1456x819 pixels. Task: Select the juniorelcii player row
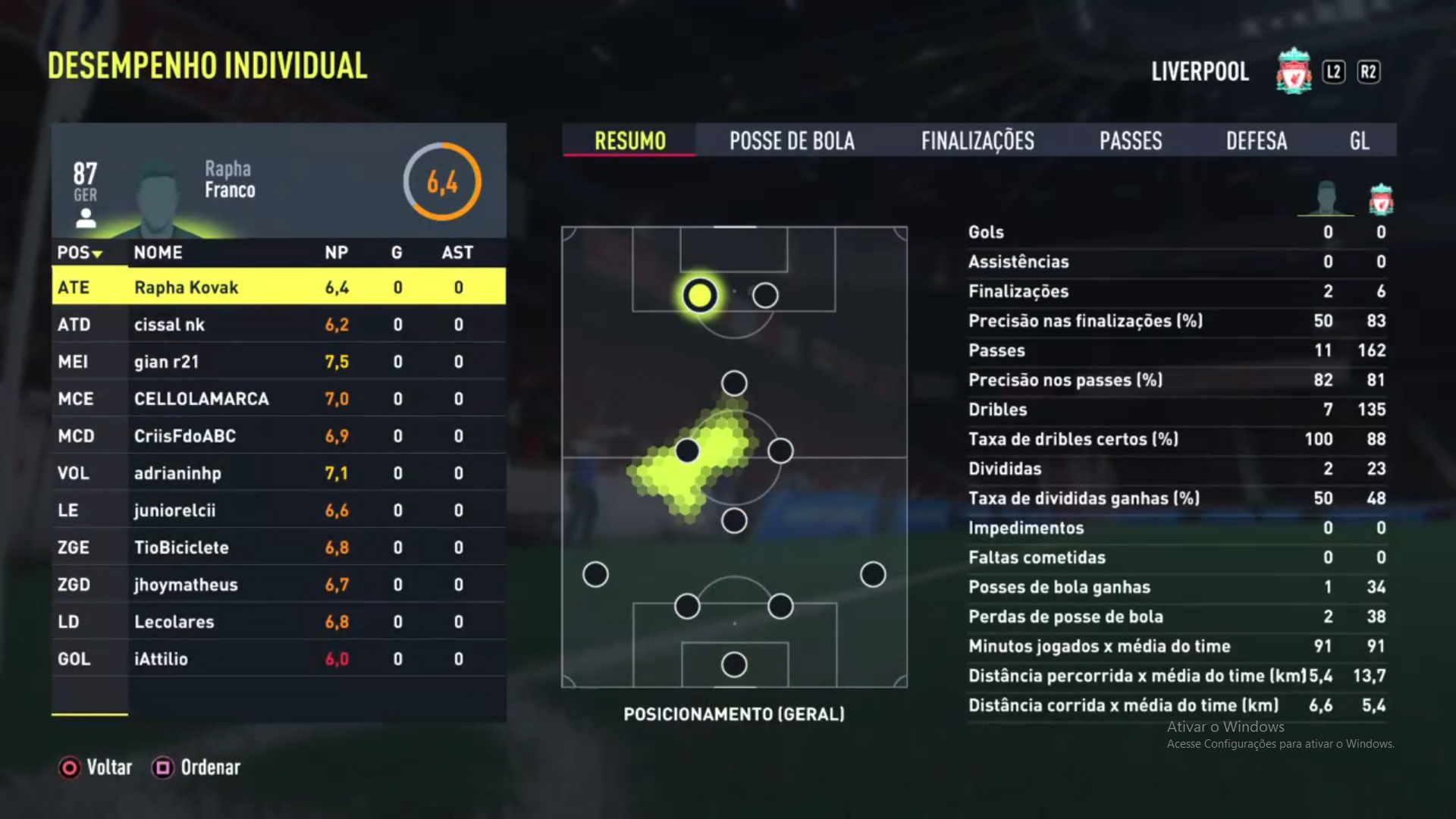coord(278,510)
